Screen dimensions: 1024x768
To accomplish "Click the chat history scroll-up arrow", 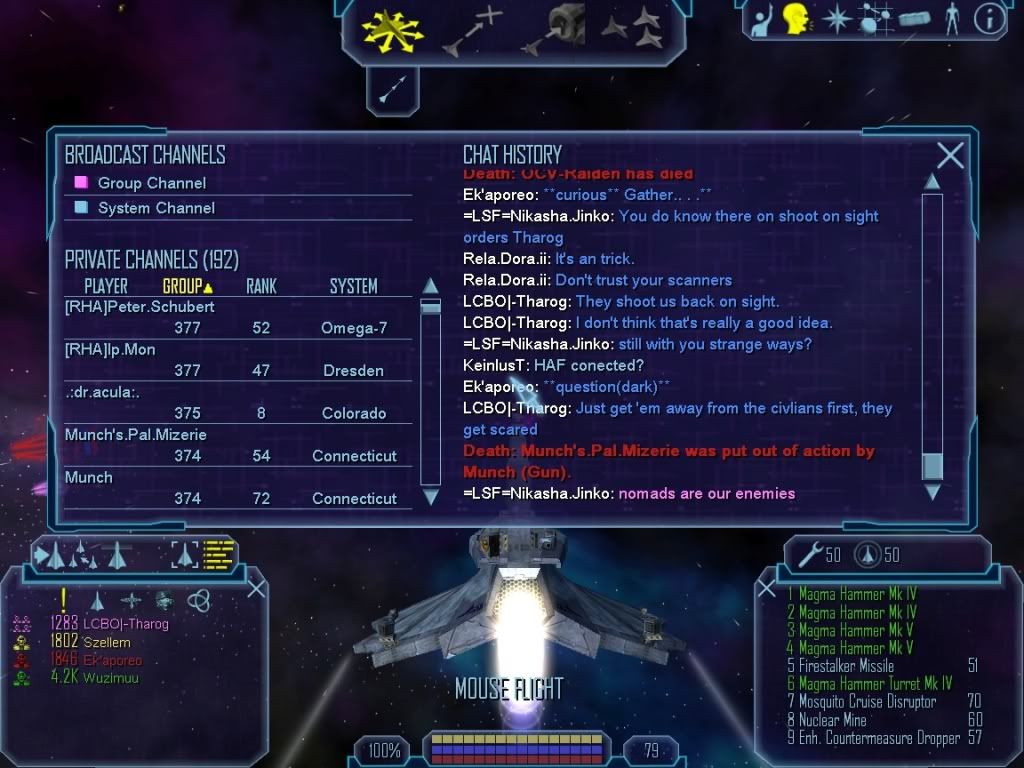I will [932, 181].
